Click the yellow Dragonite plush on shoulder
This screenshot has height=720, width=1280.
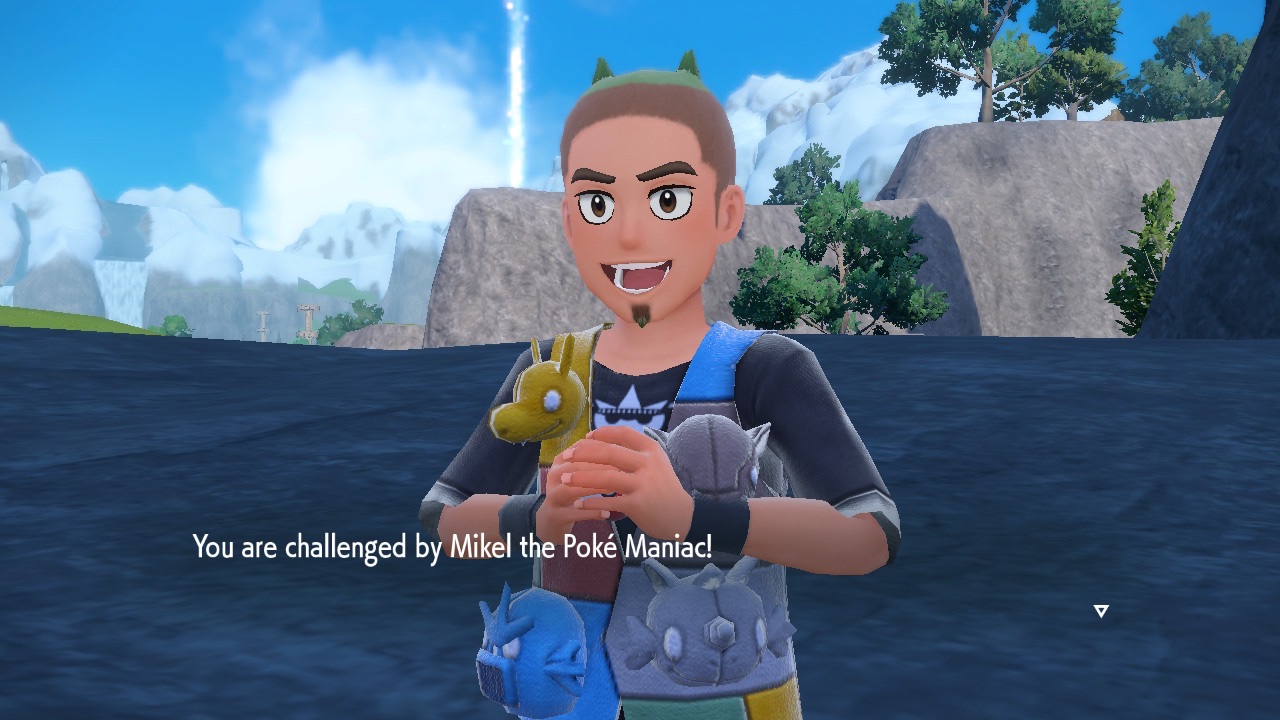pyautogui.click(x=545, y=395)
